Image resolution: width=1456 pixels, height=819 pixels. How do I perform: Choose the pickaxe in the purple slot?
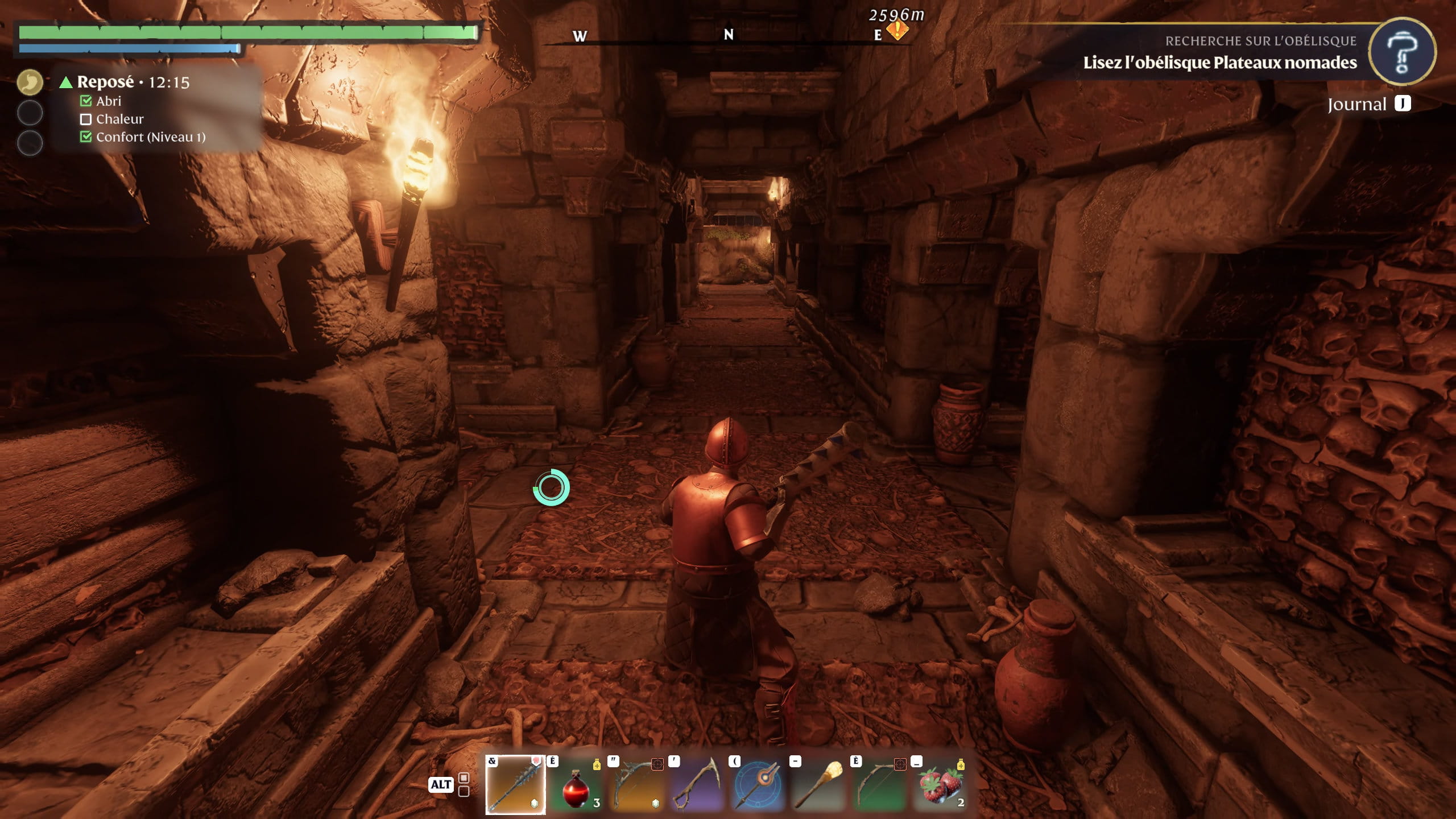tap(698, 785)
